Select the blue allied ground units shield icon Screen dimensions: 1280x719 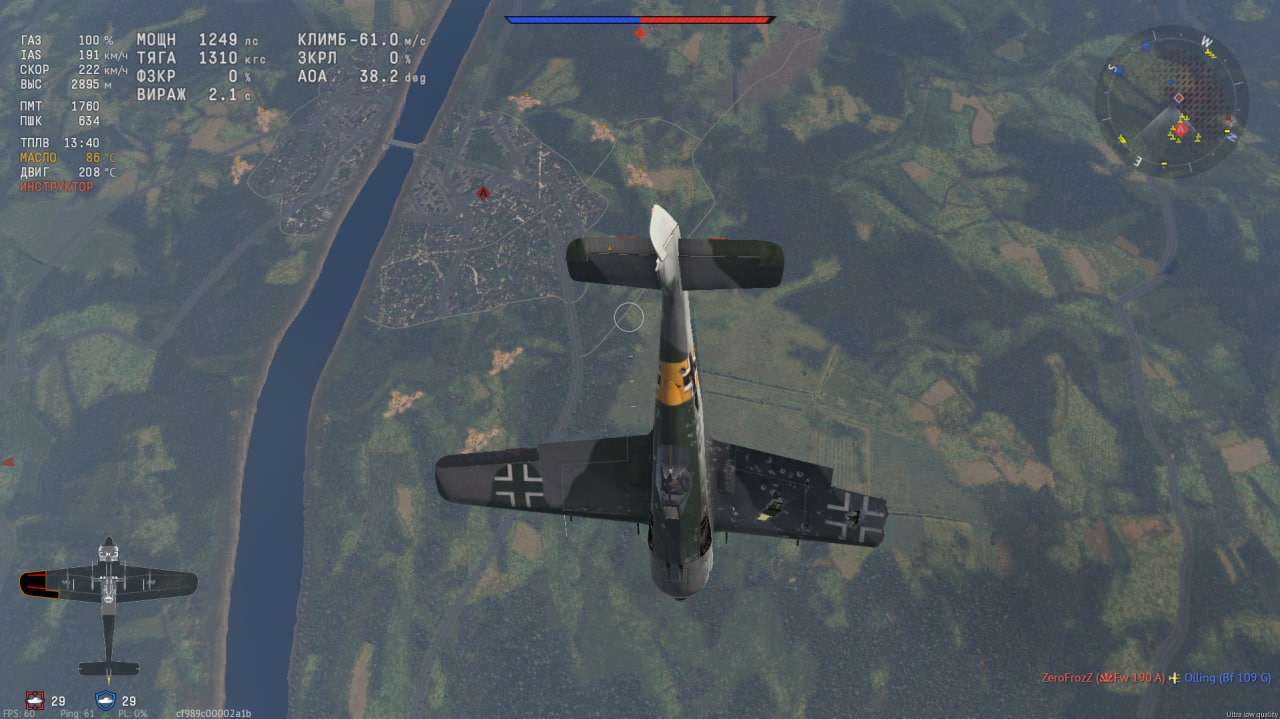(x=105, y=700)
